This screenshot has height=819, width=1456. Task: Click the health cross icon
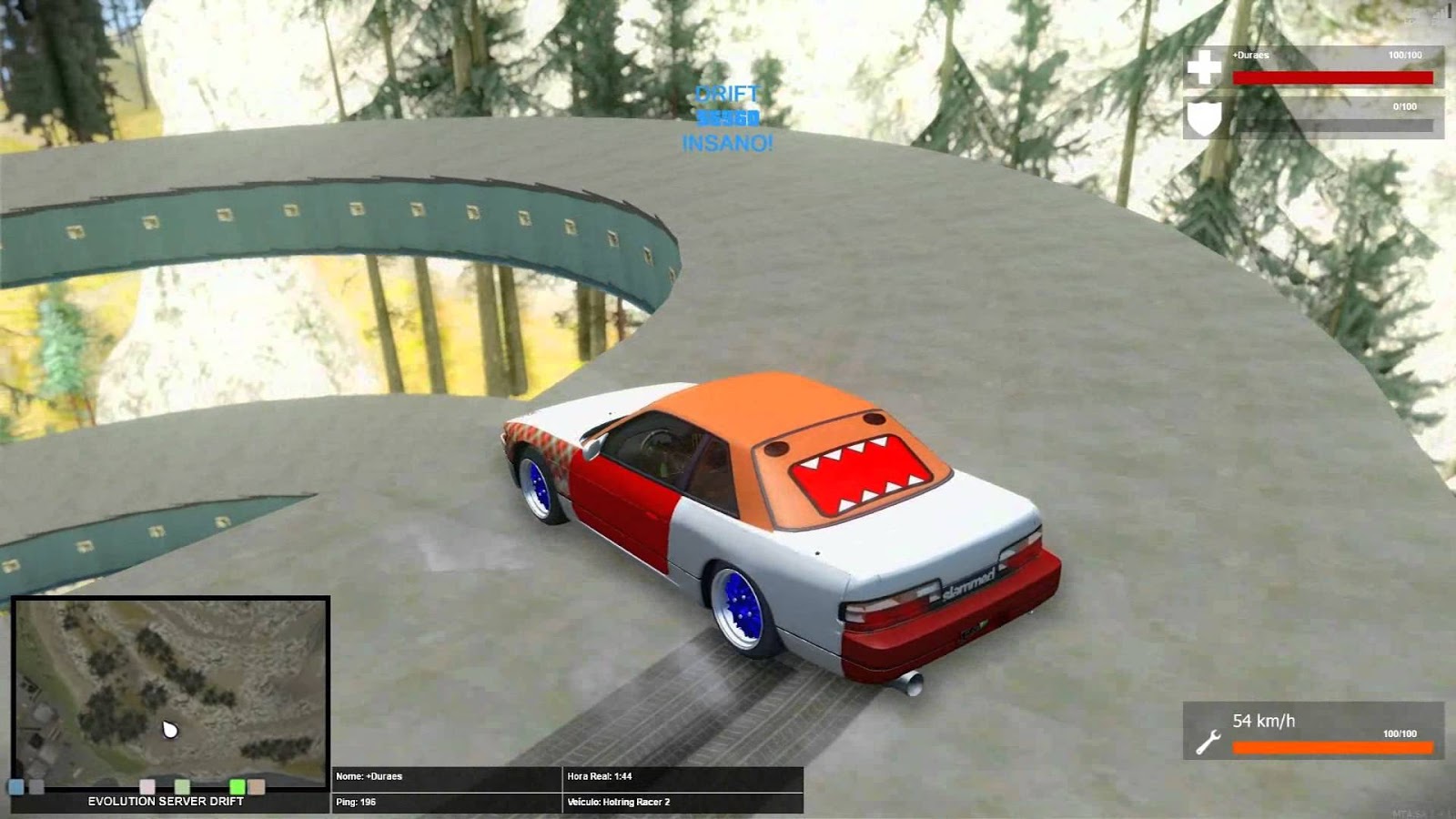1203,68
